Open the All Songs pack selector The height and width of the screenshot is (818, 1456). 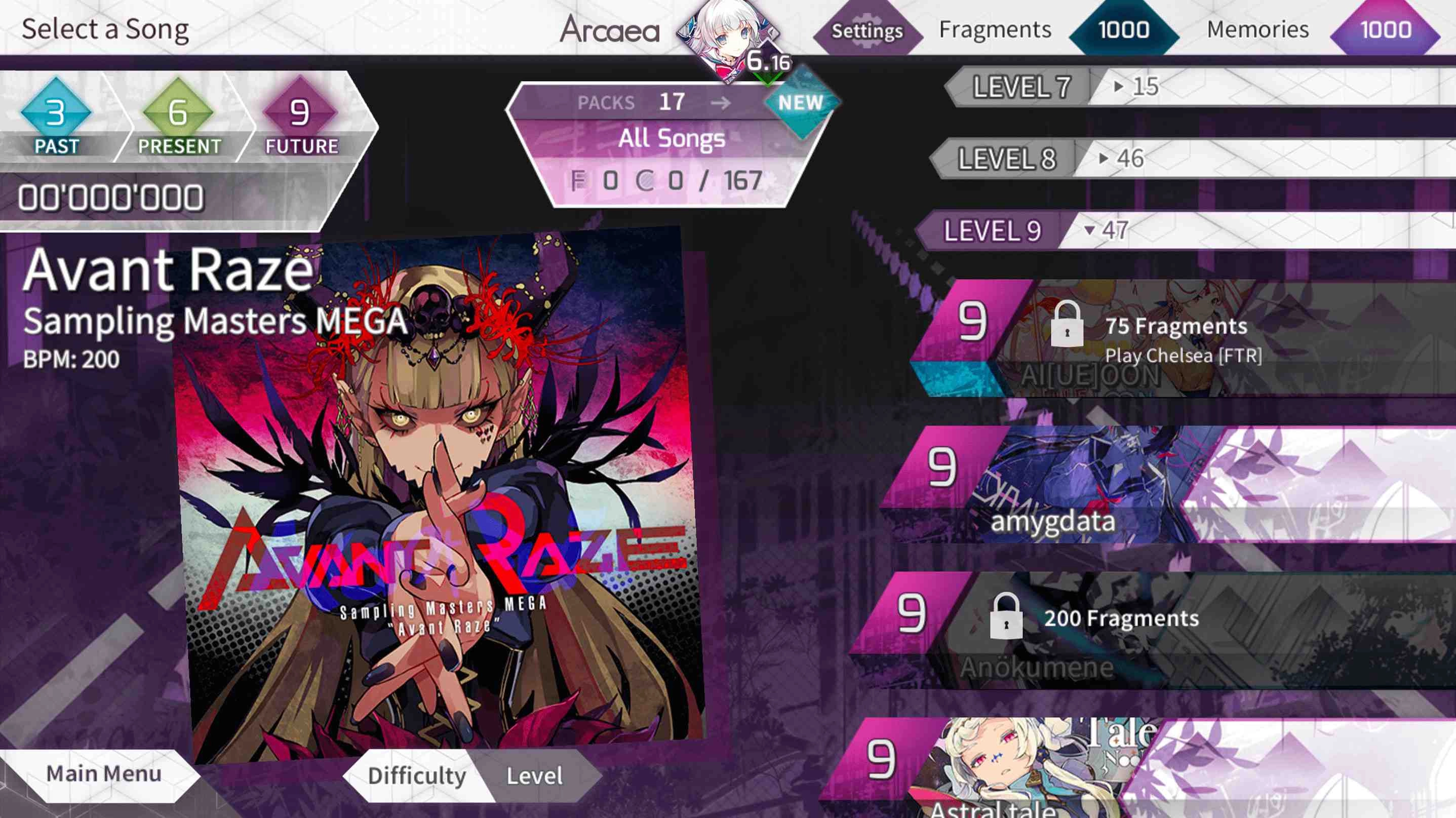coord(673,140)
